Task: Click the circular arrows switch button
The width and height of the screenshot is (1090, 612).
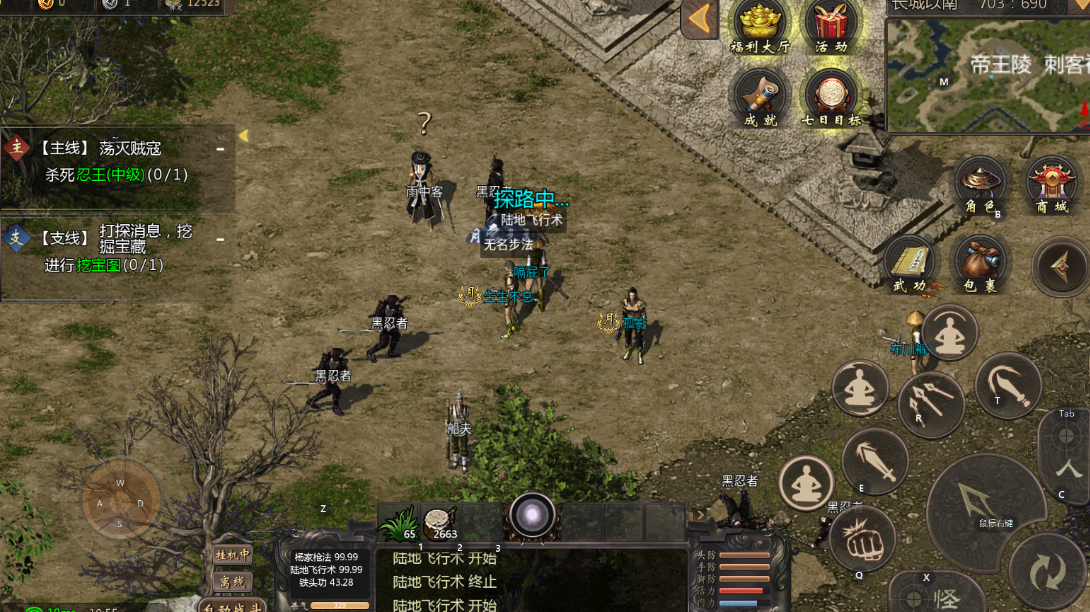Action: coord(1047,572)
